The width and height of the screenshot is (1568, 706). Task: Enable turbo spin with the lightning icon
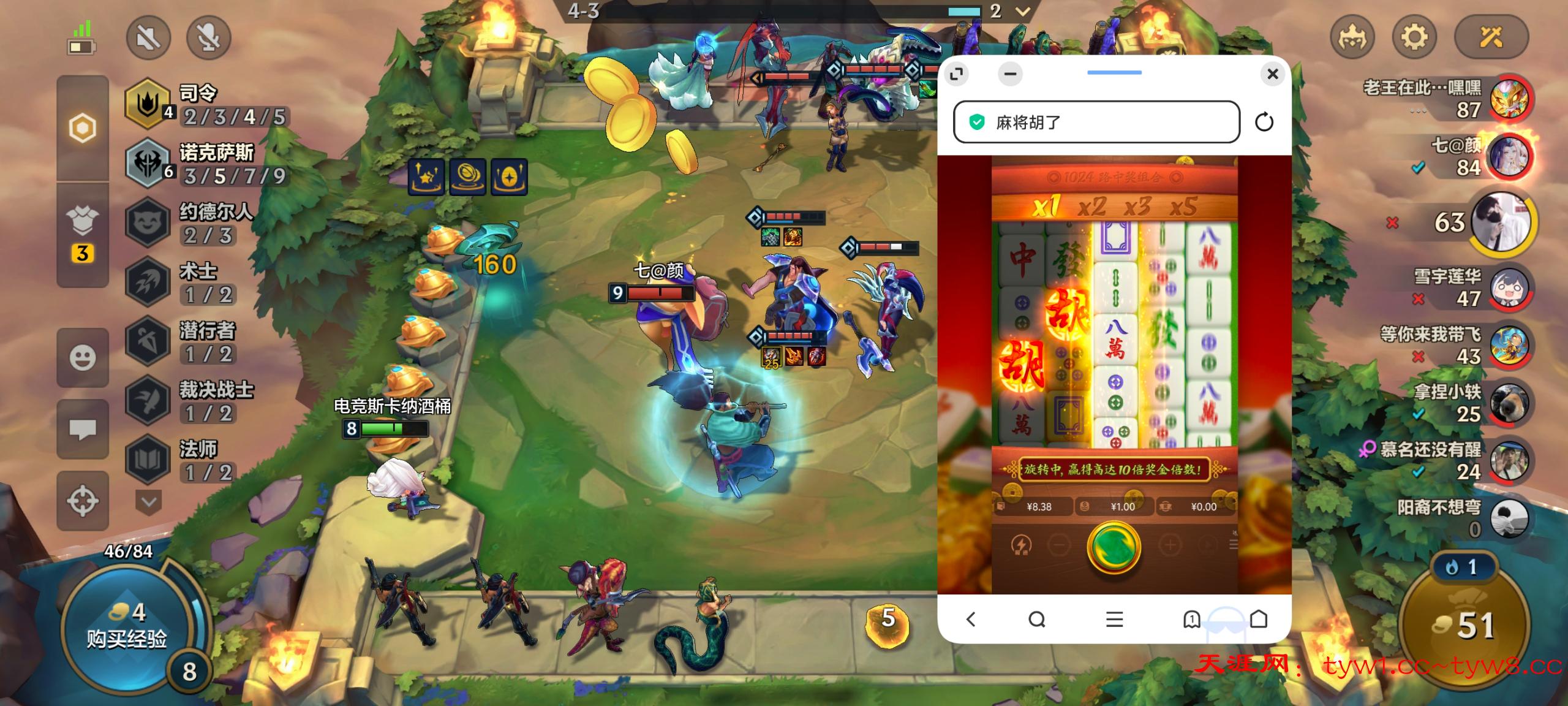[1021, 544]
